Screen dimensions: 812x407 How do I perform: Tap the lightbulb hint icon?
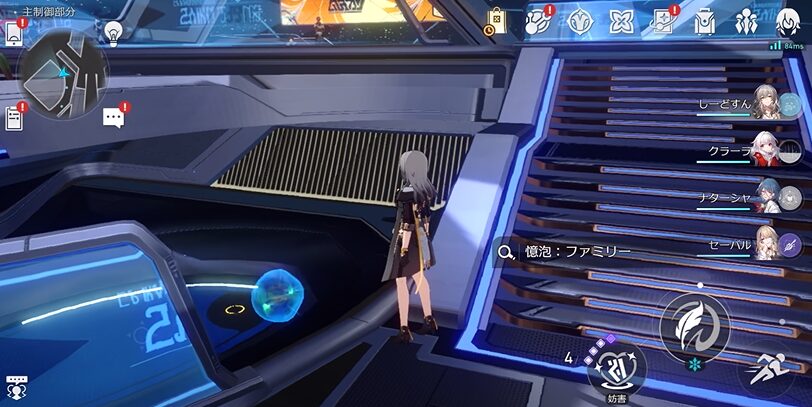point(113,33)
